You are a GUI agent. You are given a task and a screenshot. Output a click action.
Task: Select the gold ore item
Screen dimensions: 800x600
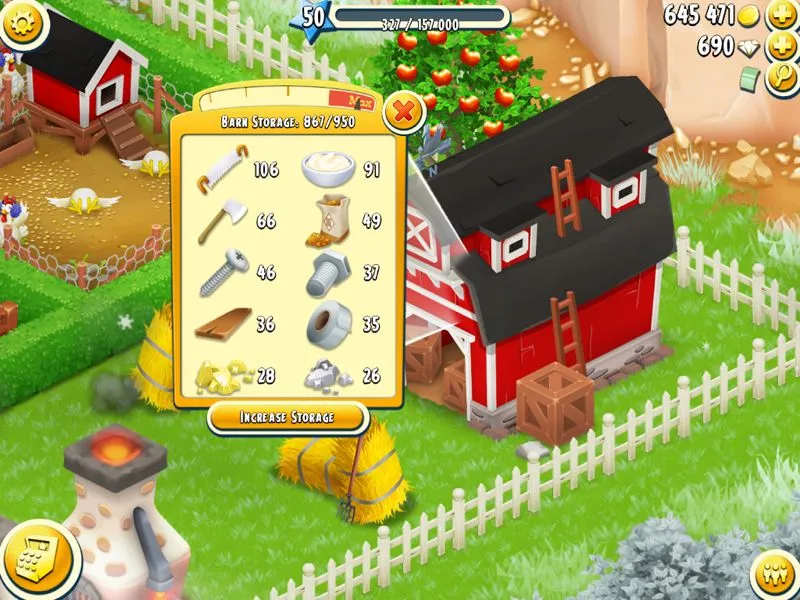[x=221, y=374]
